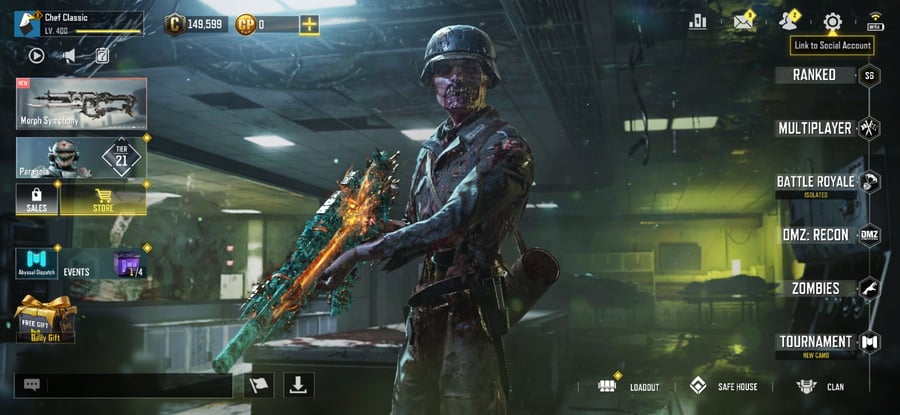
Task: Click the circular play icon under the profile
Action: point(36,56)
